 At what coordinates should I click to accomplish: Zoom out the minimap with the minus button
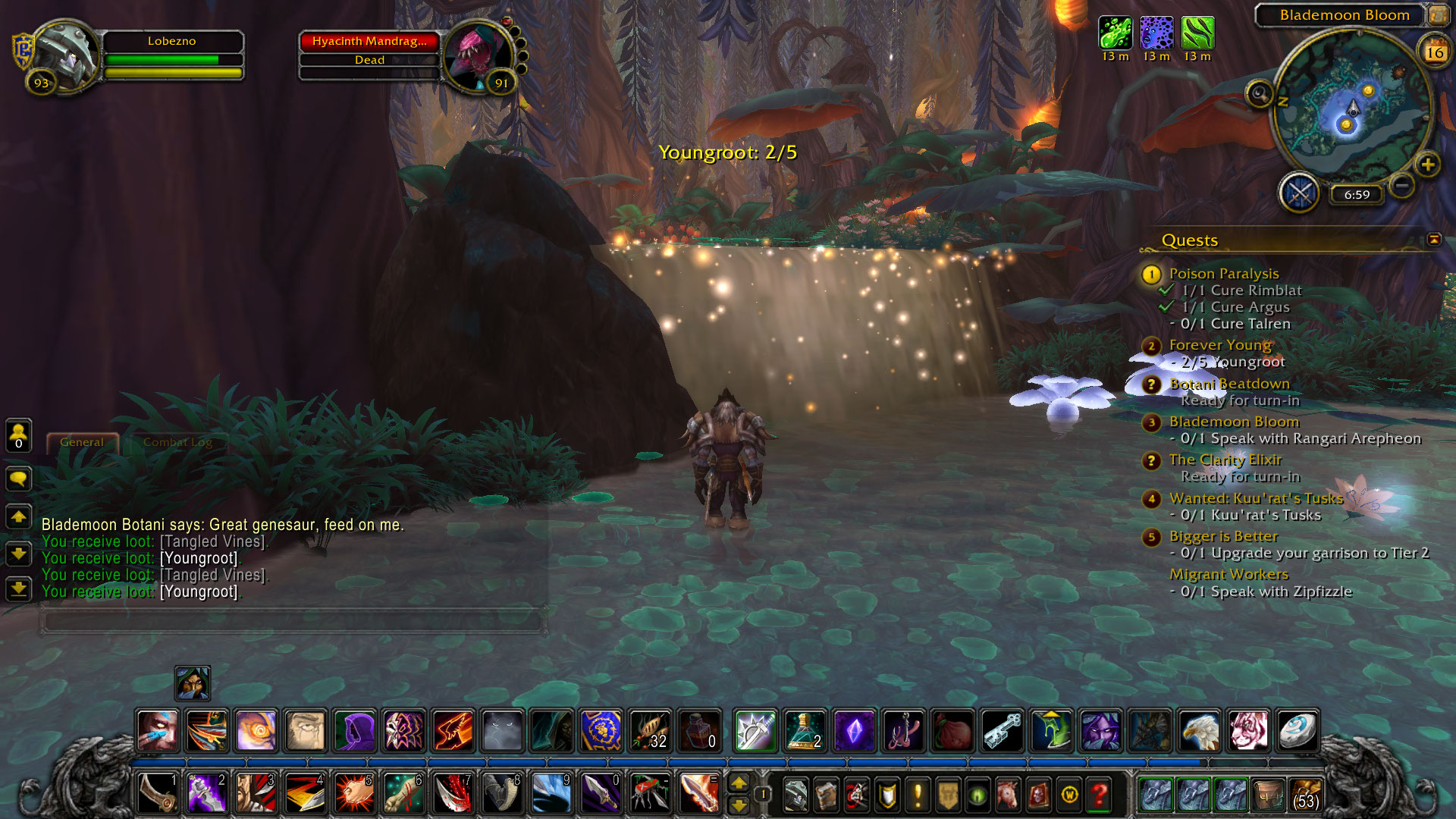click(1402, 185)
